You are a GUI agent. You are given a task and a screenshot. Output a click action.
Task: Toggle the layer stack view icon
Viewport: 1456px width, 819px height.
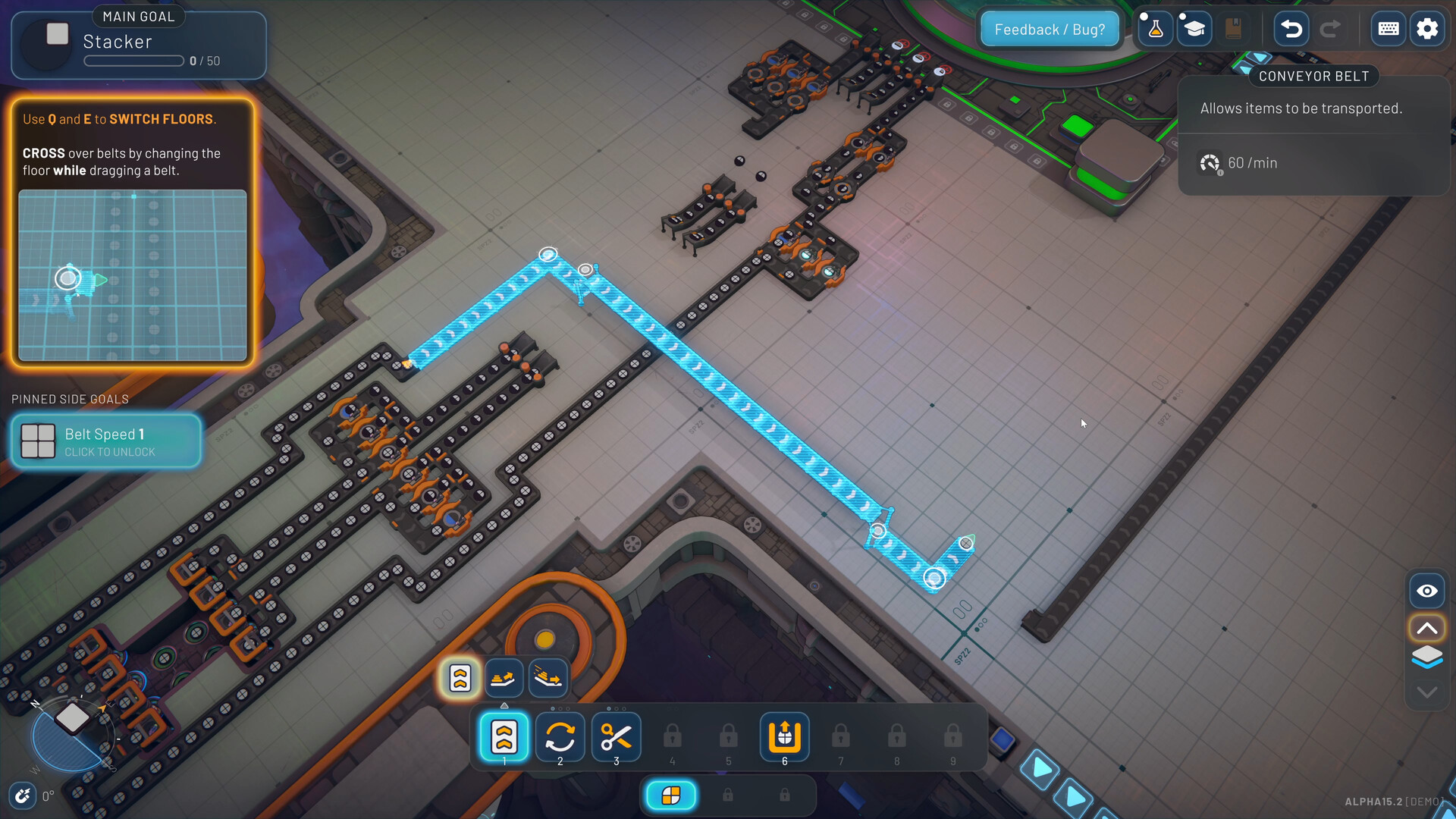click(1427, 657)
